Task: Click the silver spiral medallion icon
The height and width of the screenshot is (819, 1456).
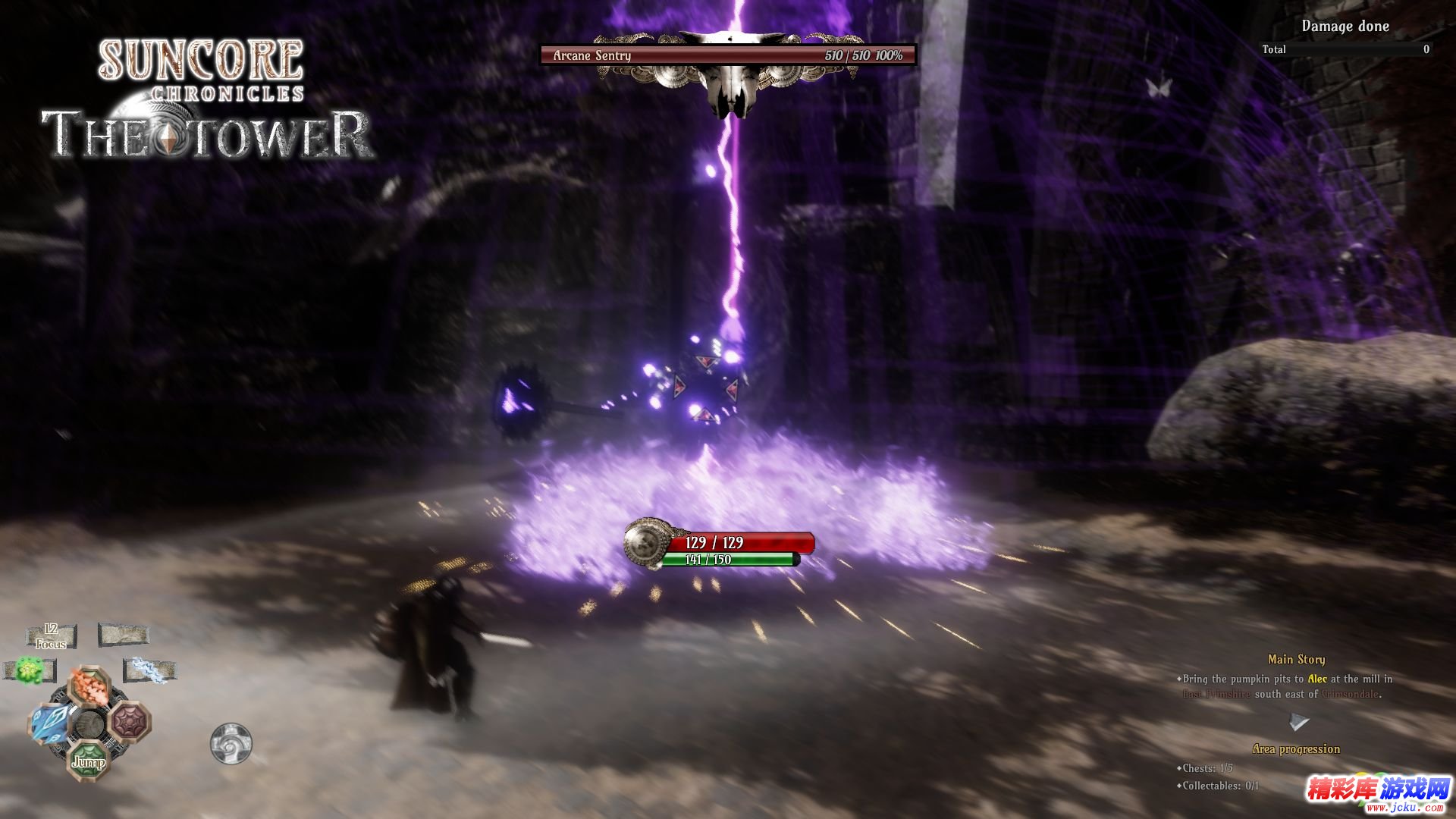Action: pos(231,742)
